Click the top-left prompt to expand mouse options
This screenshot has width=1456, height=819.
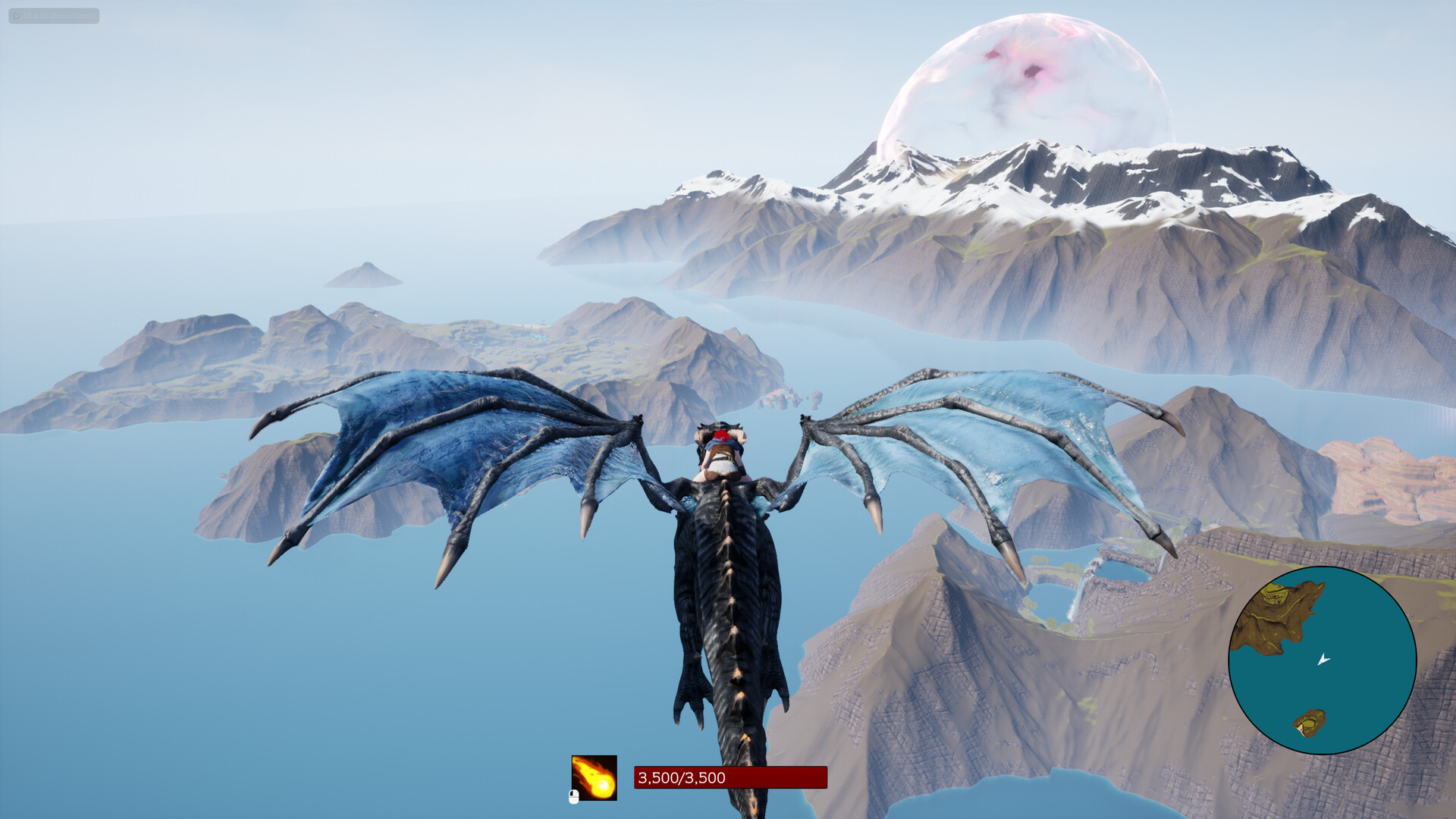coord(53,16)
